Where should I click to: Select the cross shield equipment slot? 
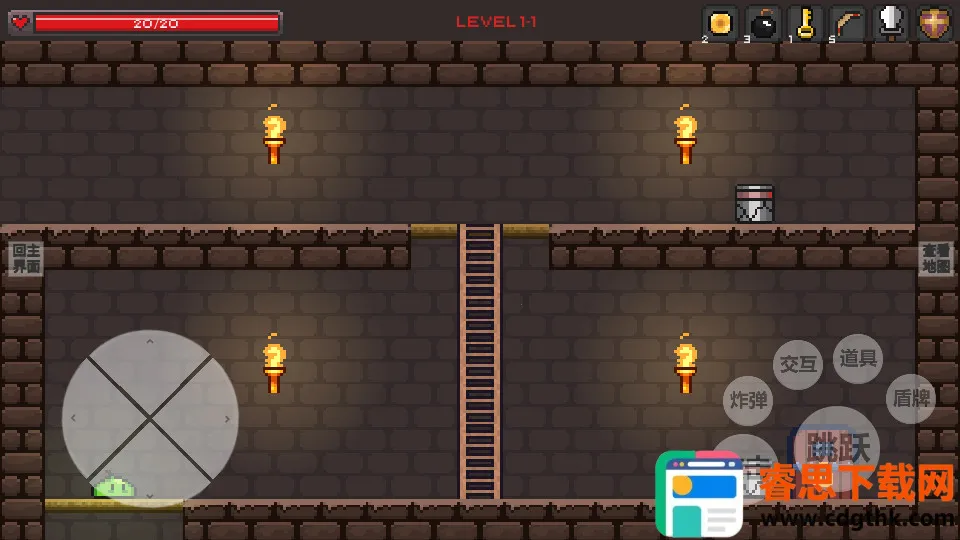(x=935, y=23)
